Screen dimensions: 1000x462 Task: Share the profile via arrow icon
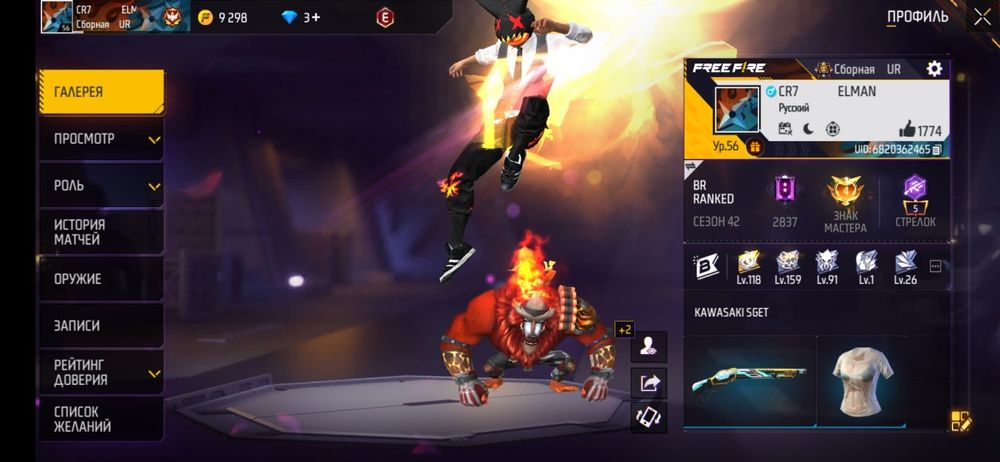649,382
